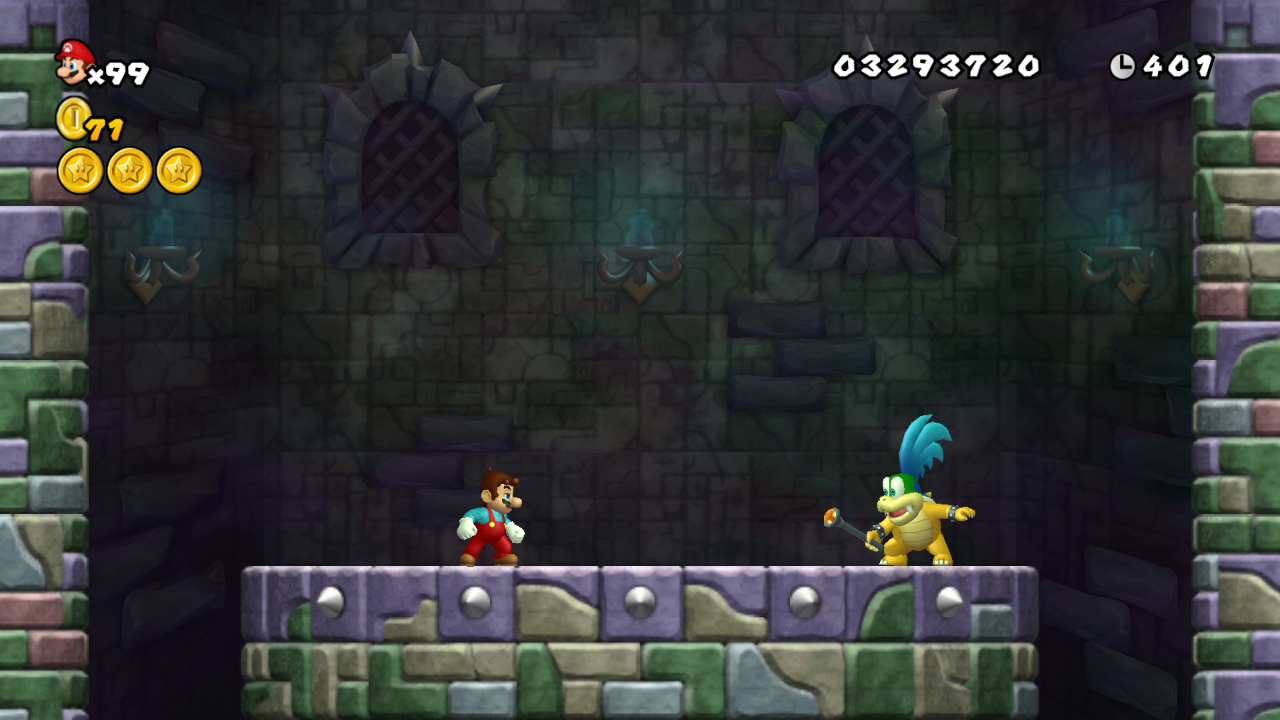The height and width of the screenshot is (720, 1280).
Task: Click the clock timer icon near 401
Action: [1124, 63]
